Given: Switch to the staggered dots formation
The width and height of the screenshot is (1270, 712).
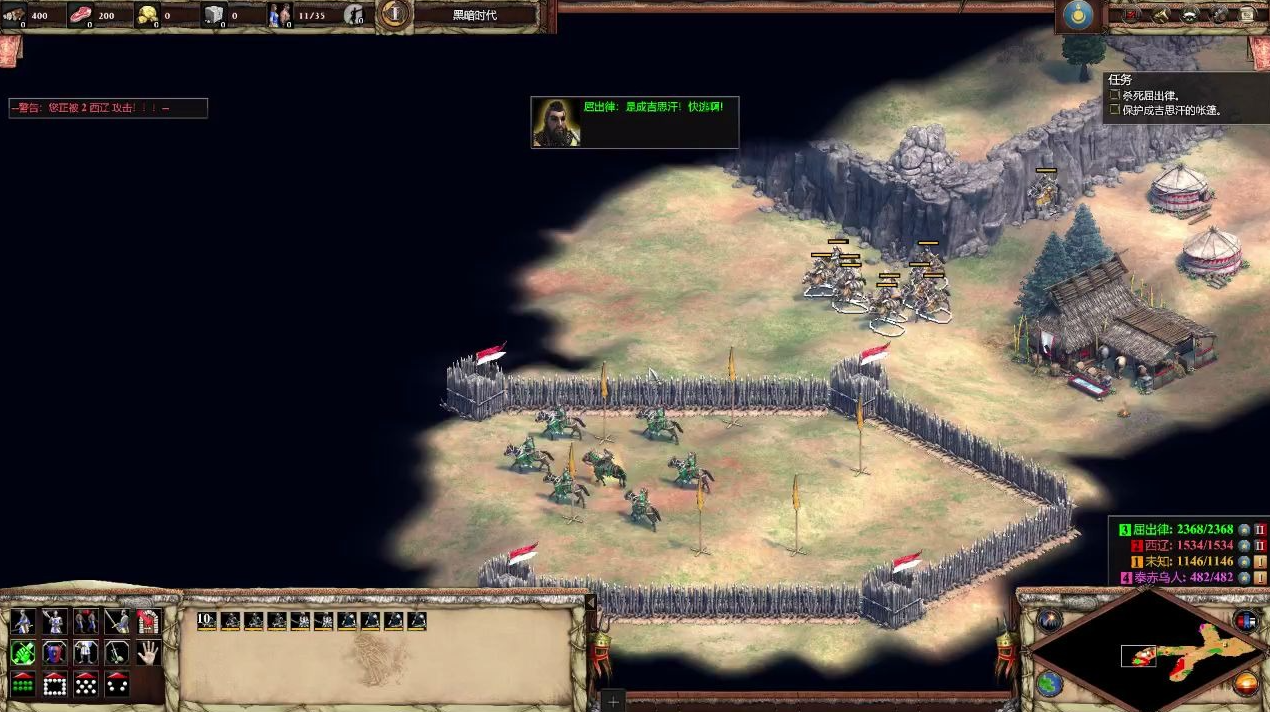Looking at the screenshot, I should point(86,684).
